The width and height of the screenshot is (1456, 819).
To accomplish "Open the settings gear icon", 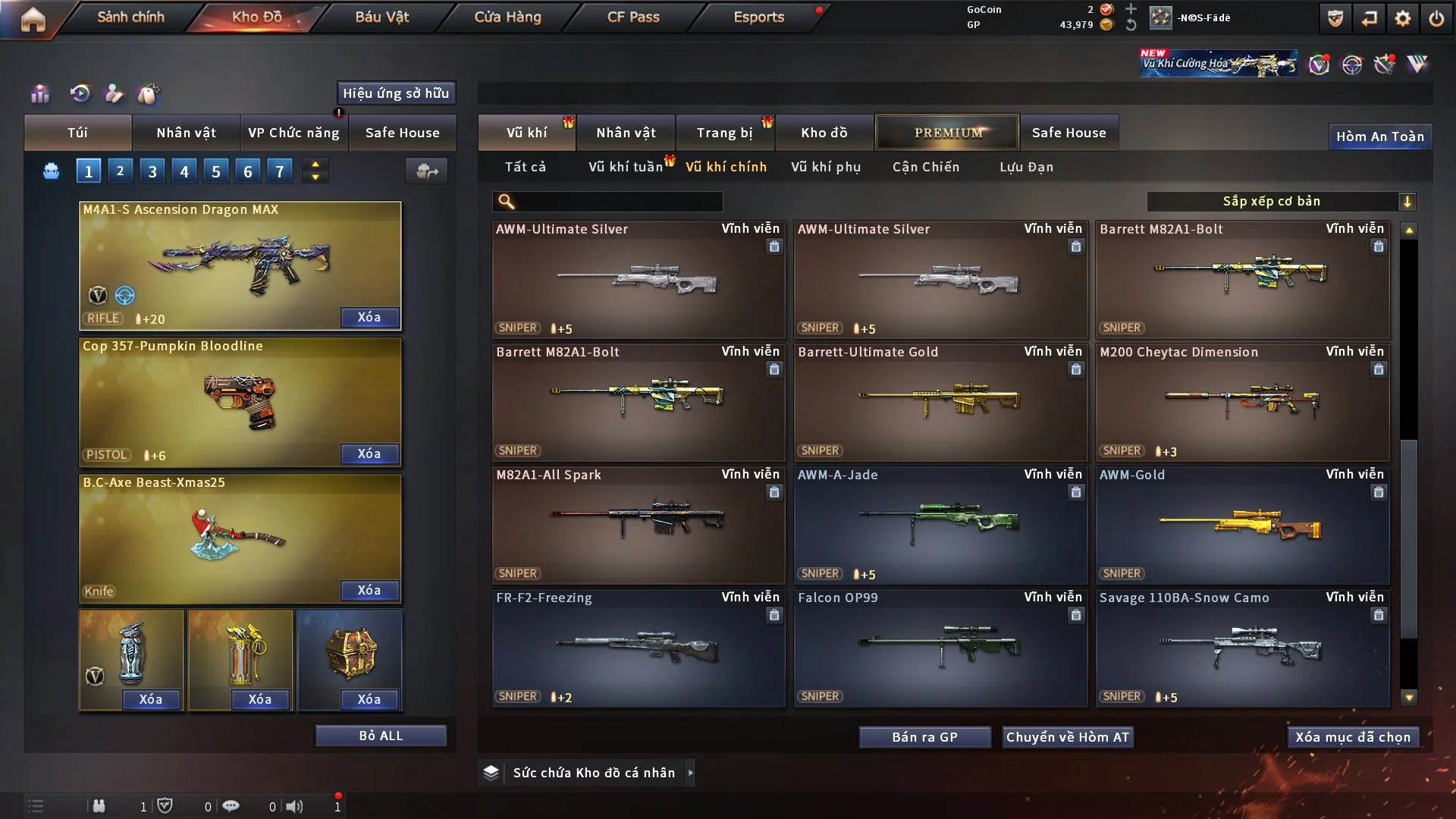I will [1402, 18].
